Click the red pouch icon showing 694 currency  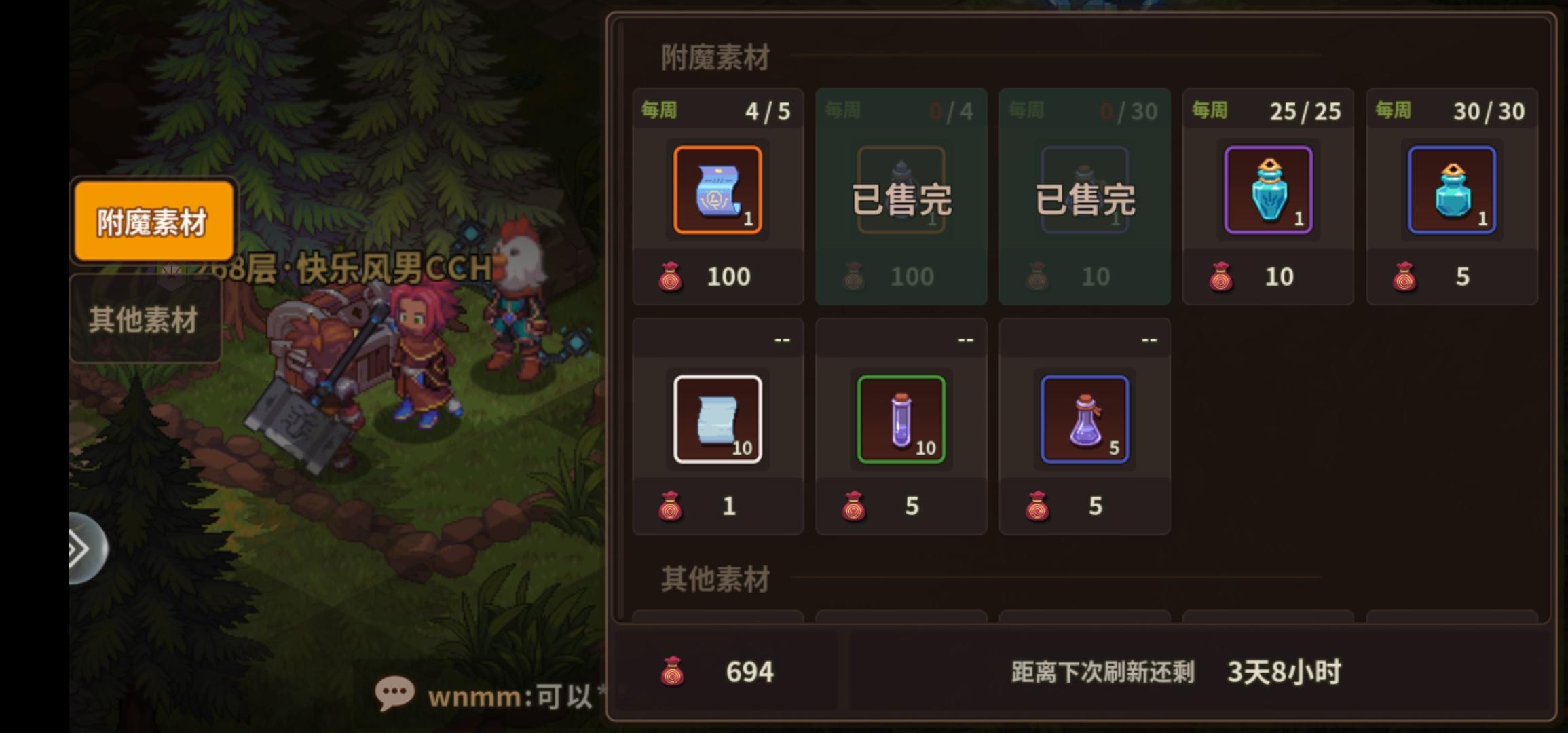click(x=674, y=671)
